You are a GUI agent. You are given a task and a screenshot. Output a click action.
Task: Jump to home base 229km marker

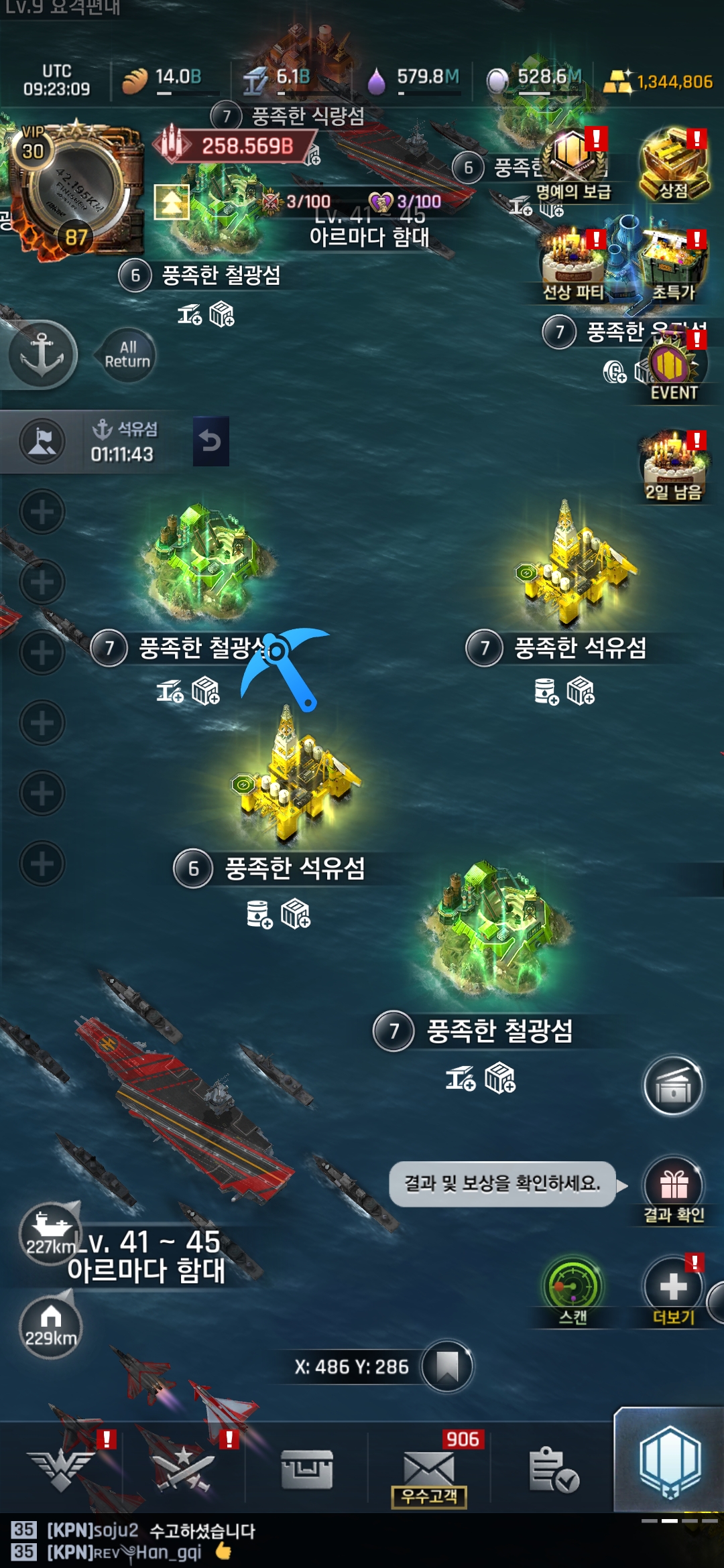coord(50,1325)
